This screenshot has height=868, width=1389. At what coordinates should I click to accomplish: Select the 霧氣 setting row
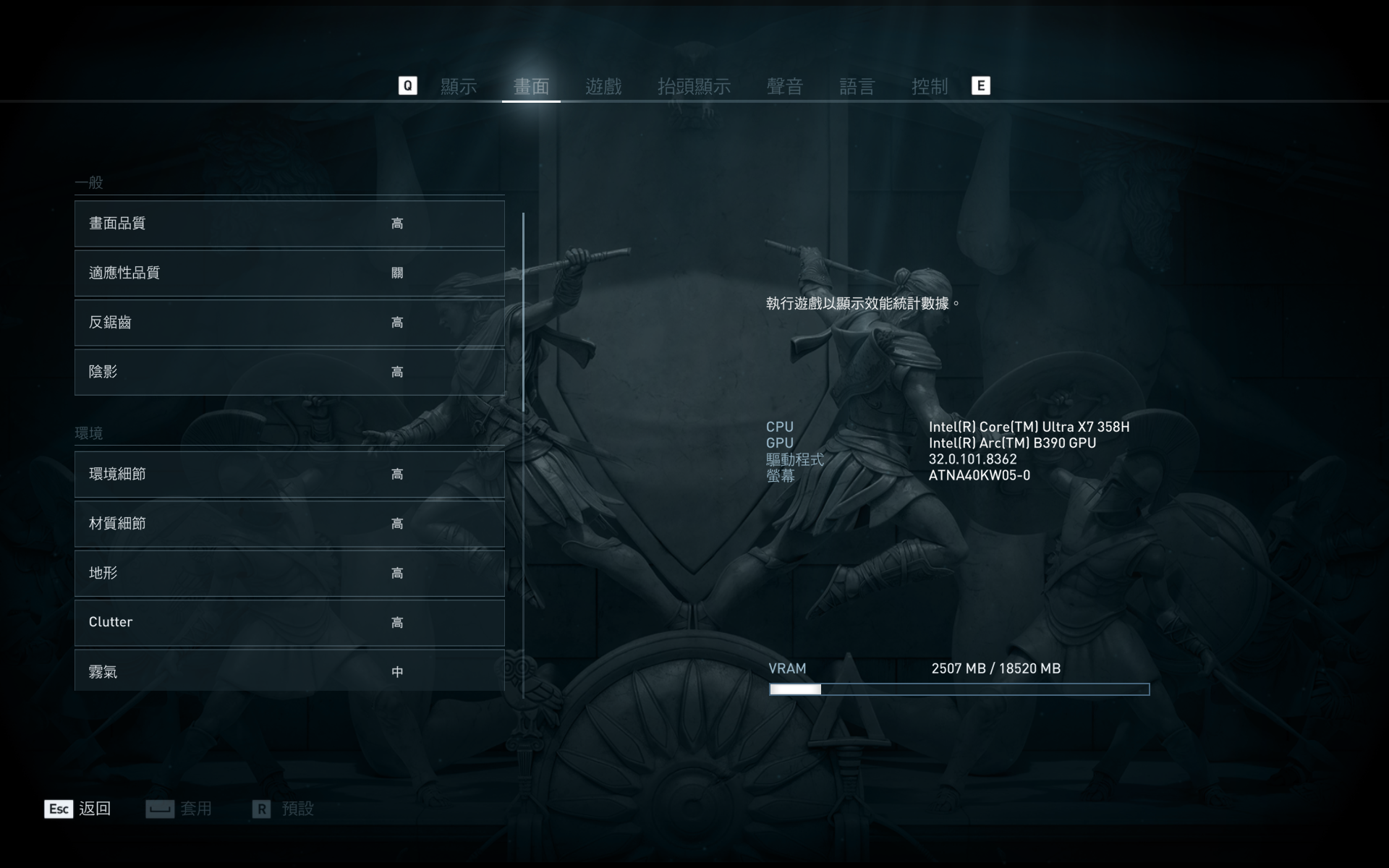coord(289,671)
